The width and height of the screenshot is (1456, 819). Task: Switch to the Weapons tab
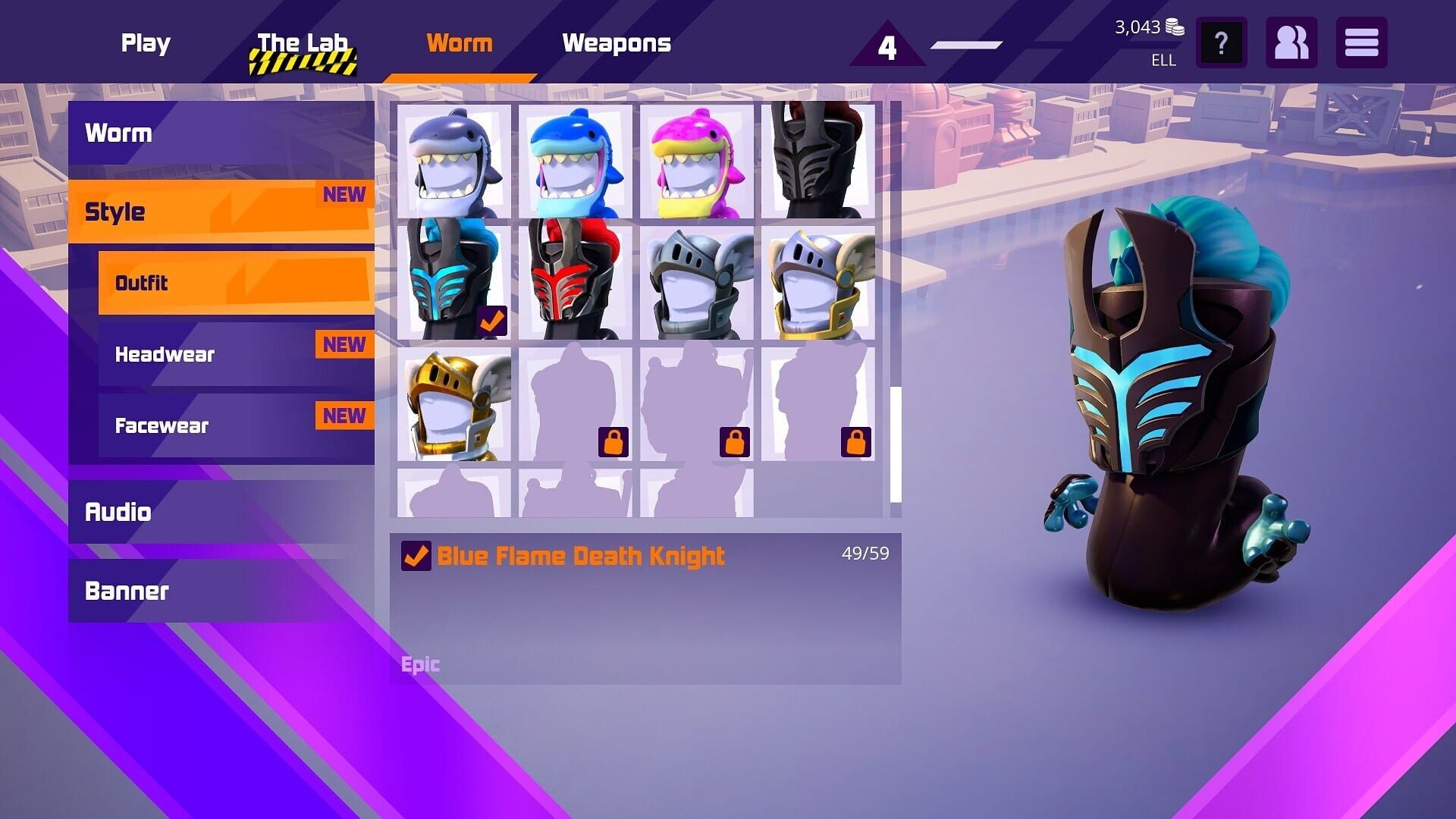tap(617, 43)
